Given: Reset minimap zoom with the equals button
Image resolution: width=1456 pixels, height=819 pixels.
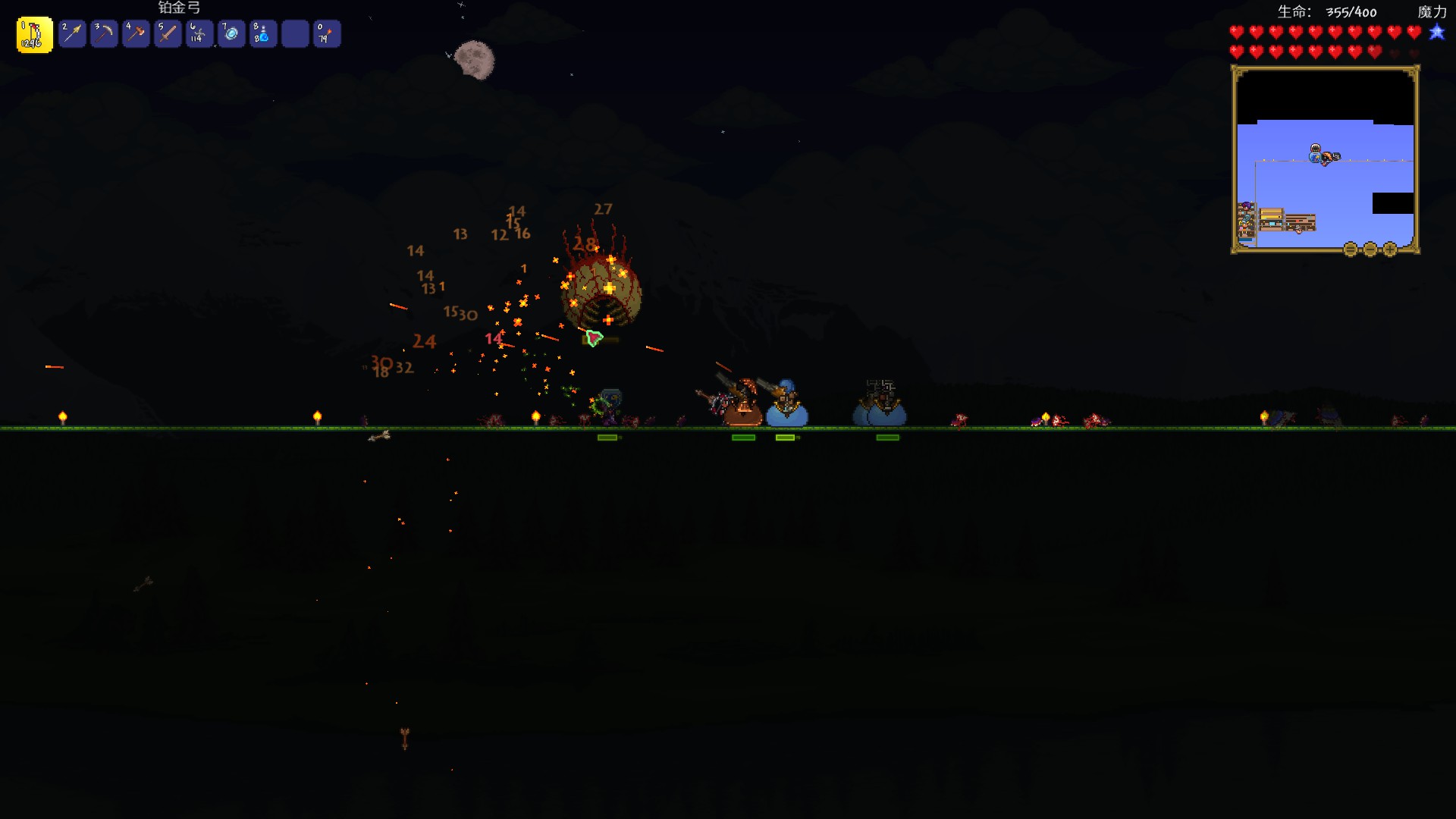Looking at the screenshot, I should [x=1351, y=249].
